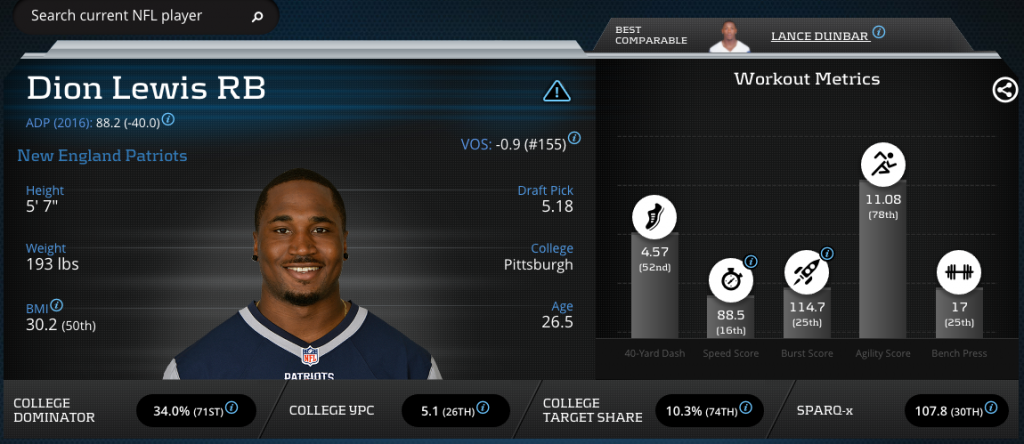Click the warning triangle alert icon

(556, 92)
